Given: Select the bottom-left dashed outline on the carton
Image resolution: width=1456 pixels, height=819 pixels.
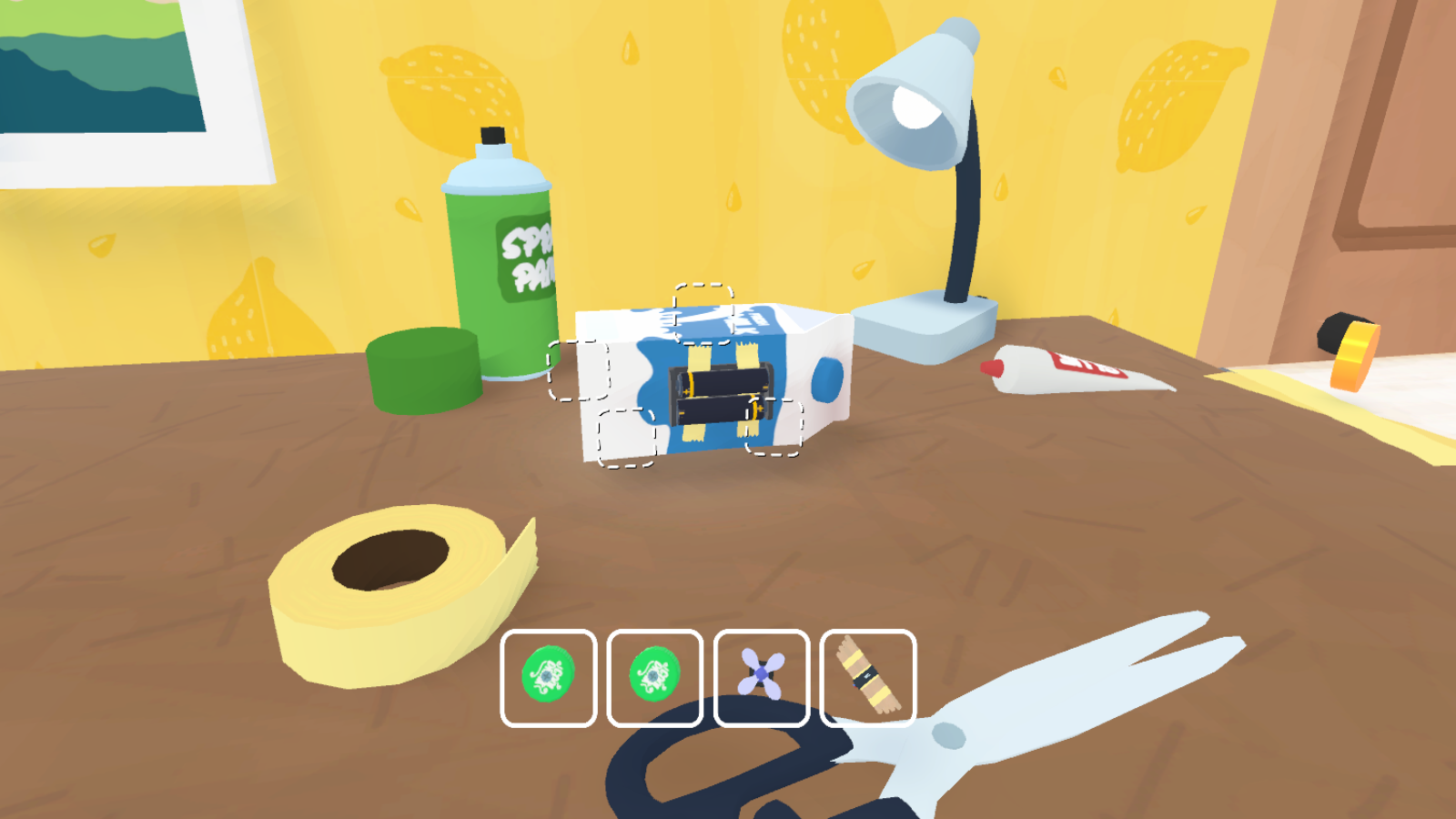Looking at the screenshot, I should tap(628, 437).
